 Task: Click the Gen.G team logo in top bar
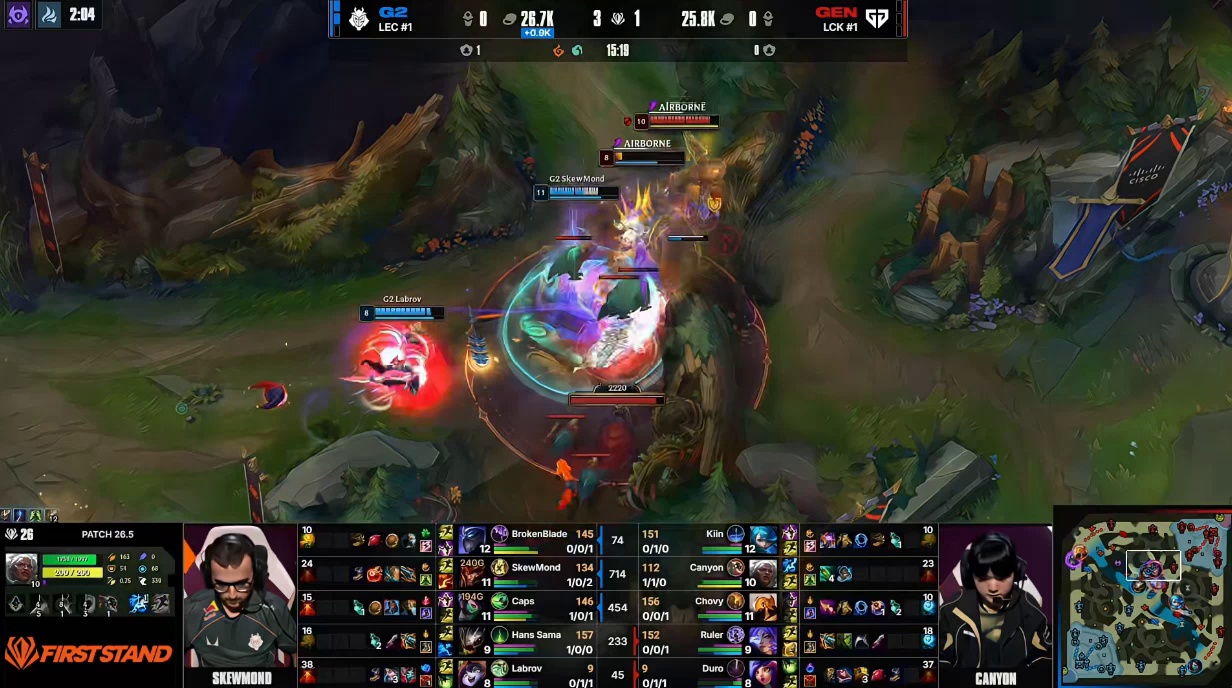point(876,18)
